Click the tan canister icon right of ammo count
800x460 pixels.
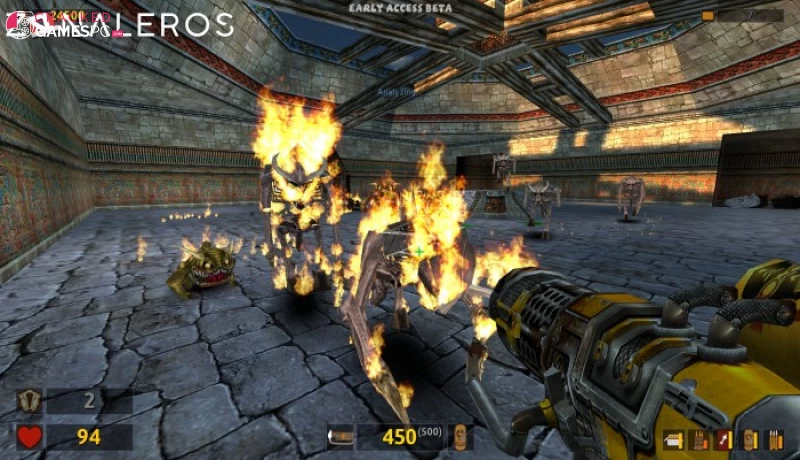(460, 437)
